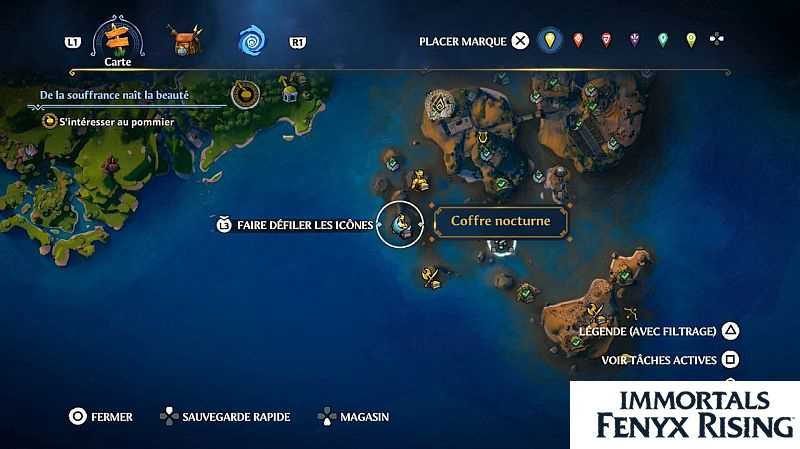
Task: Click the quest title 'De la souffrance naît la beauté'
Action: coord(114,96)
